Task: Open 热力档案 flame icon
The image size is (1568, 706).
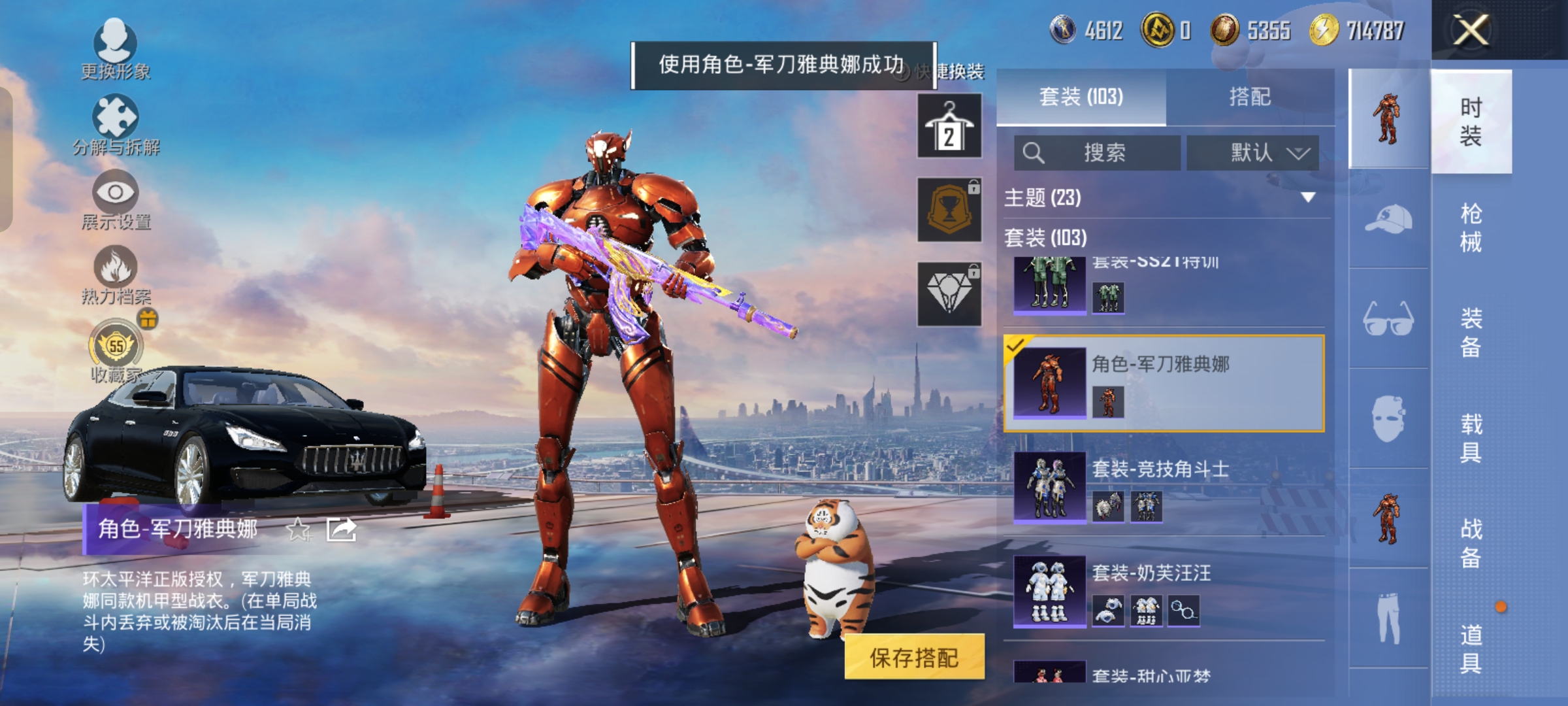Action: [116, 275]
